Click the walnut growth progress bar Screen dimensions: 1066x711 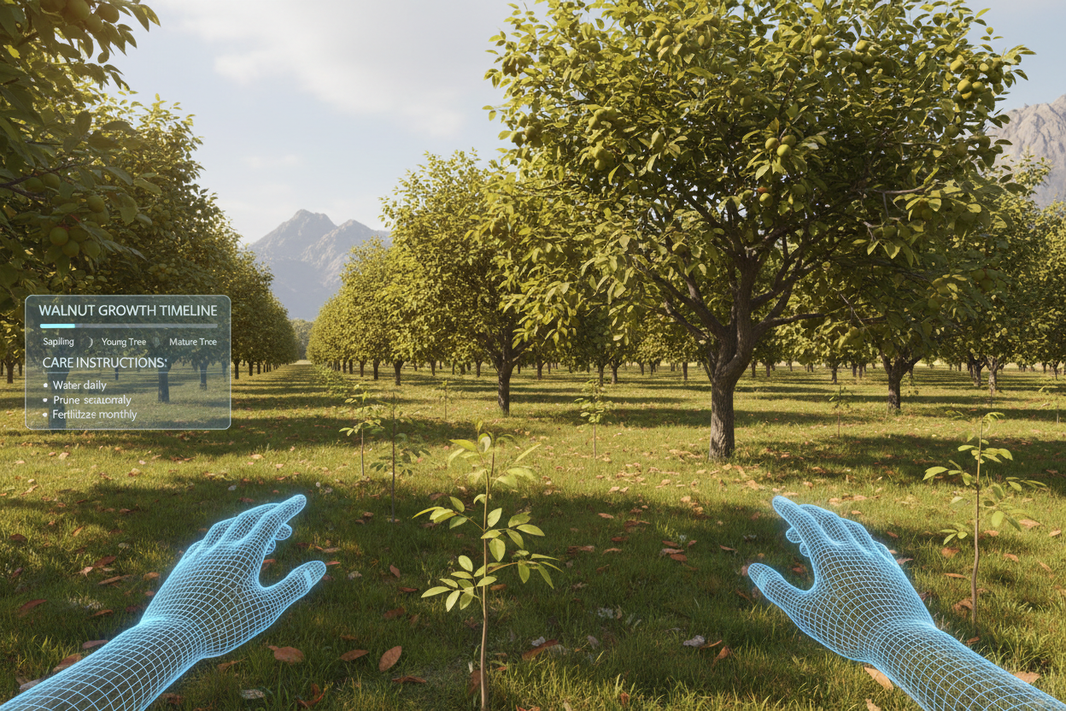tap(128, 326)
